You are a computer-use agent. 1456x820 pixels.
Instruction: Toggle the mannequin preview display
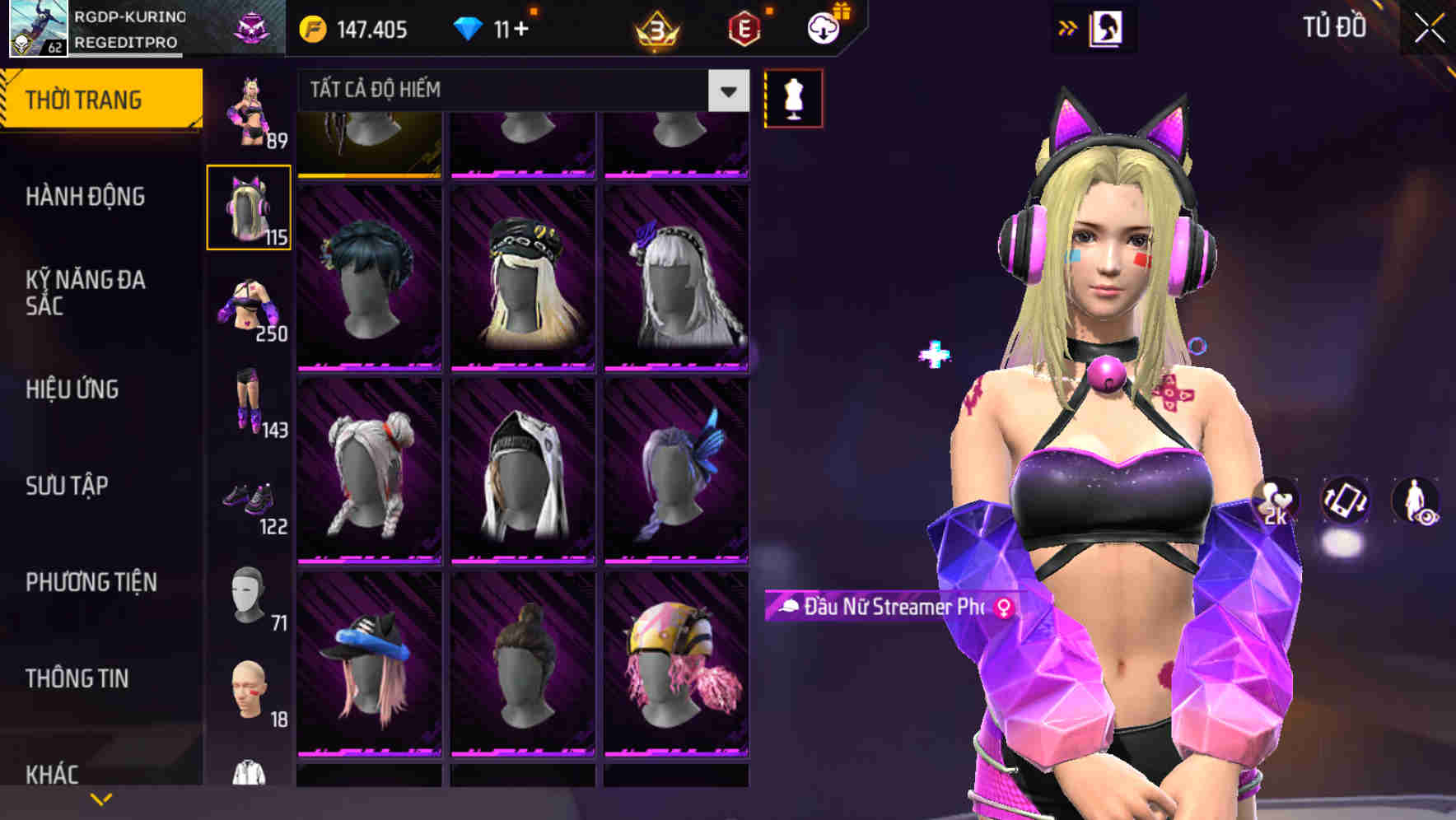(x=793, y=97)
